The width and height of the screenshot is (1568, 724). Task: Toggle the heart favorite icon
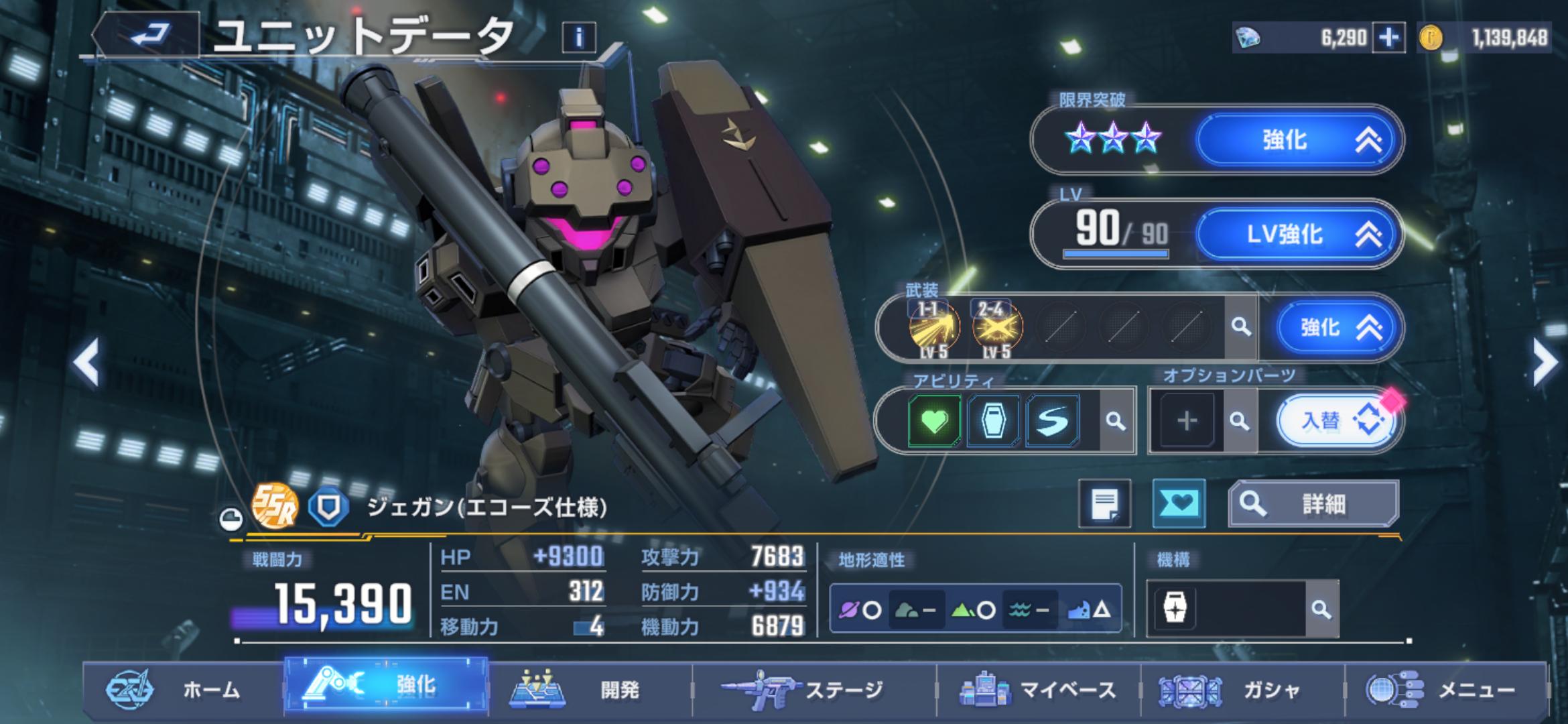[x=1179, y=503]
